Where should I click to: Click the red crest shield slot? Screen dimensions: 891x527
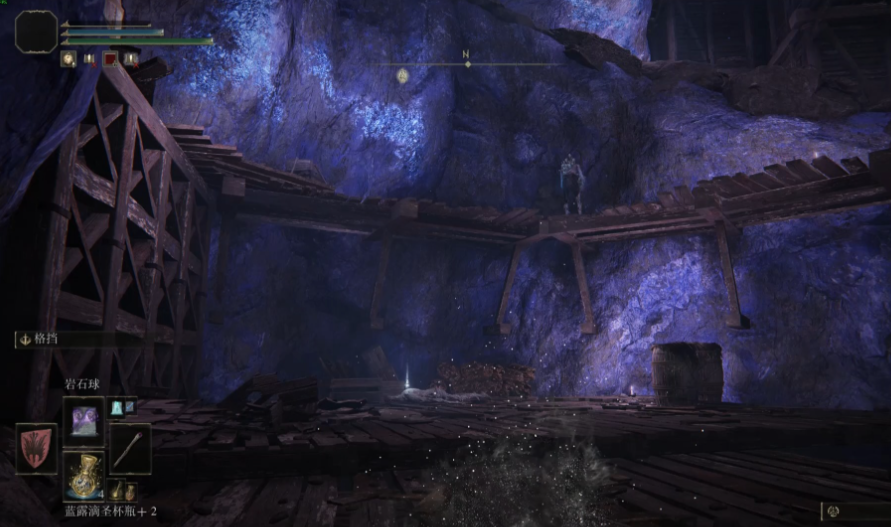coord(36,447)
